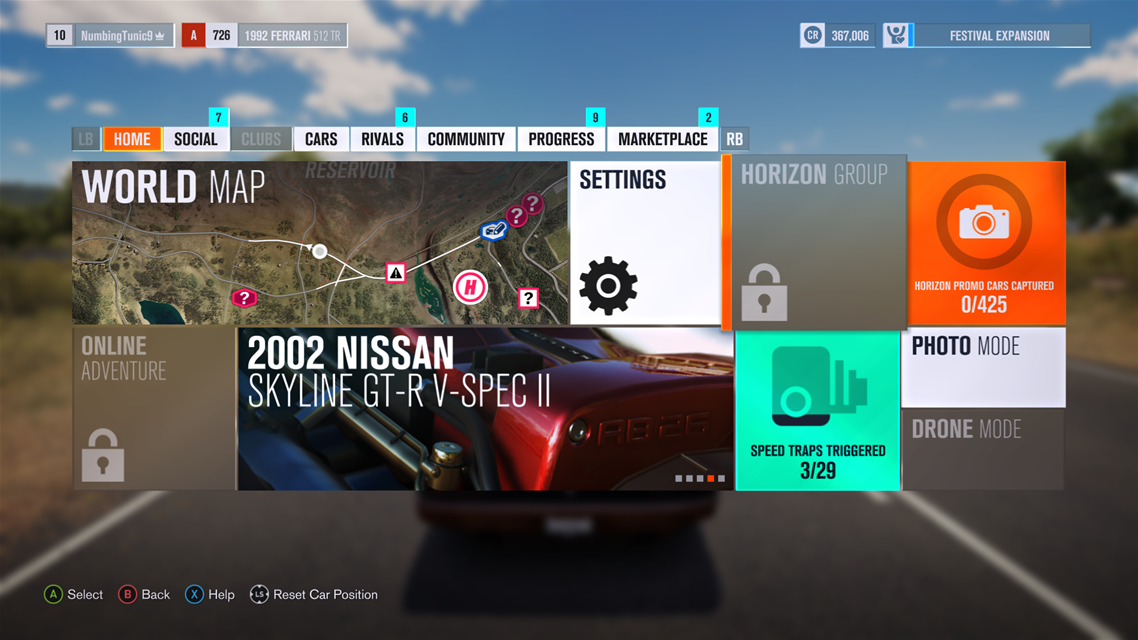The height and width of the screenshot is (640, 1138).
Task: Open the Cars tab
Action: 321,139
